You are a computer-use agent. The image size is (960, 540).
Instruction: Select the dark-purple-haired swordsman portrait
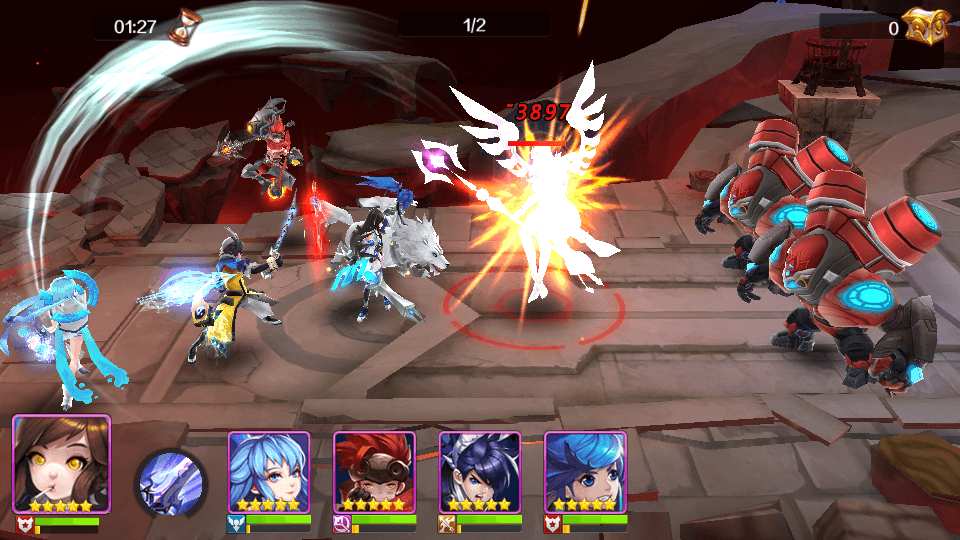(480, 472)
